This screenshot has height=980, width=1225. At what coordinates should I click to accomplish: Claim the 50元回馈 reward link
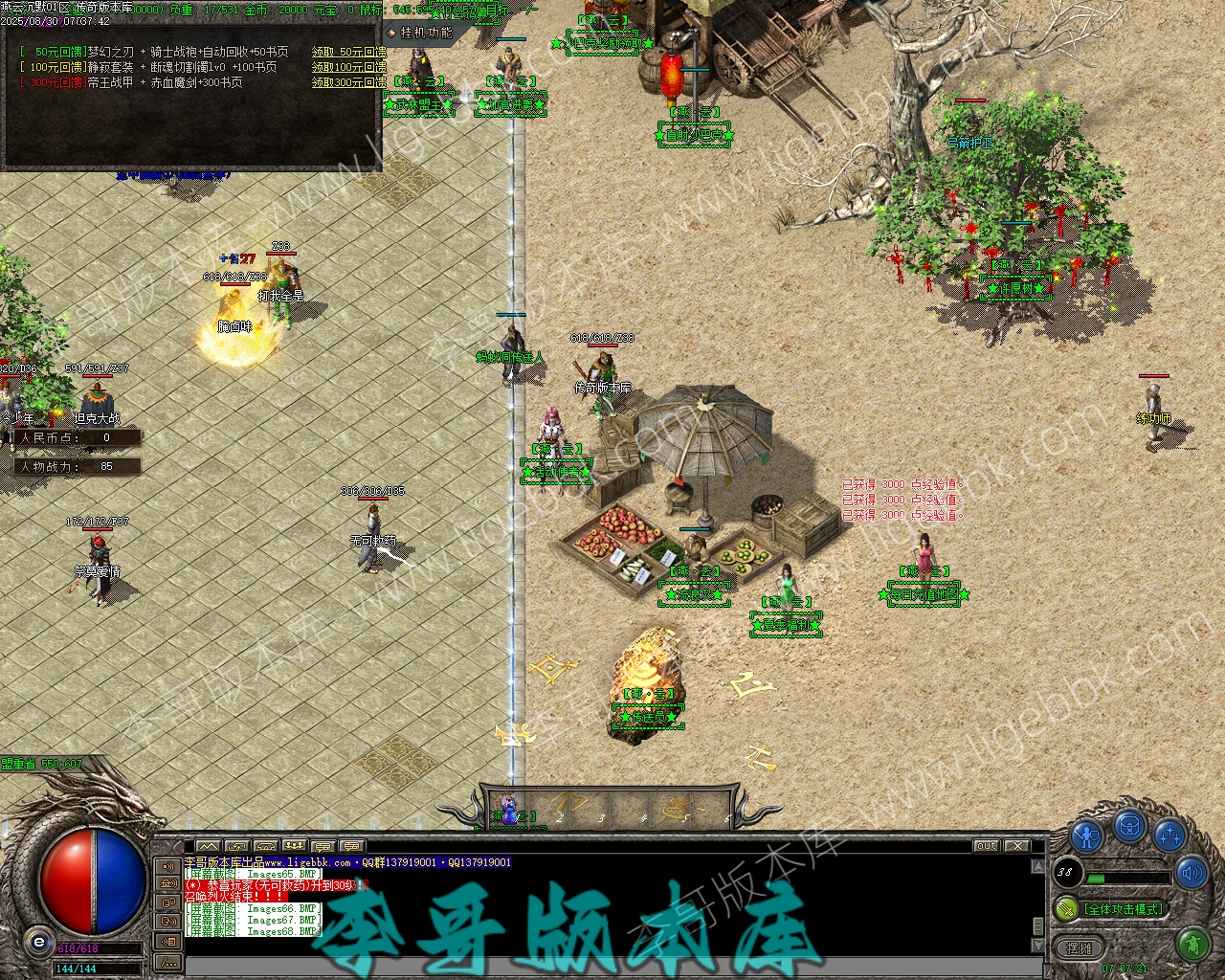(348, 52)
